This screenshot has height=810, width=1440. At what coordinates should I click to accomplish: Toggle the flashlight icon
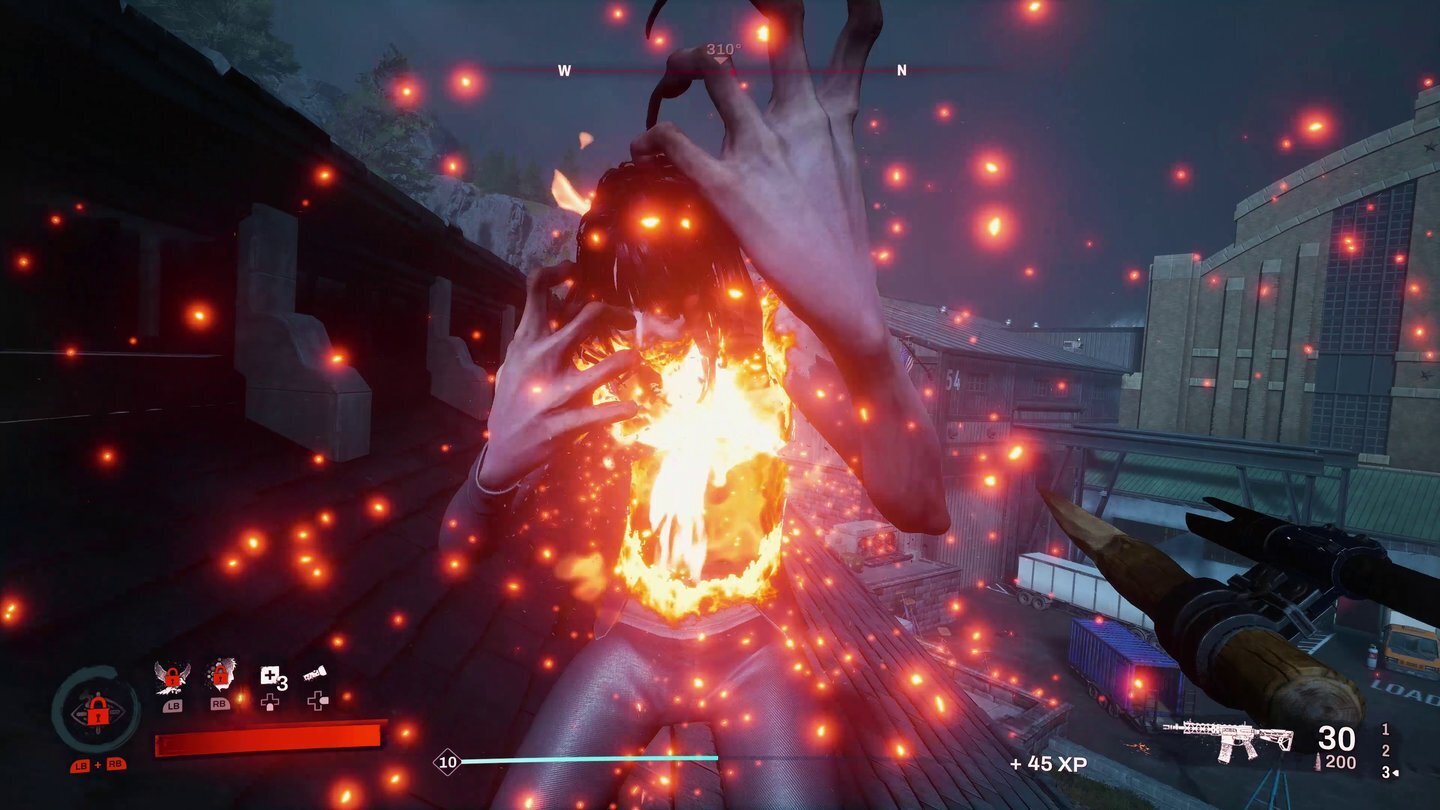coord(316,675)
